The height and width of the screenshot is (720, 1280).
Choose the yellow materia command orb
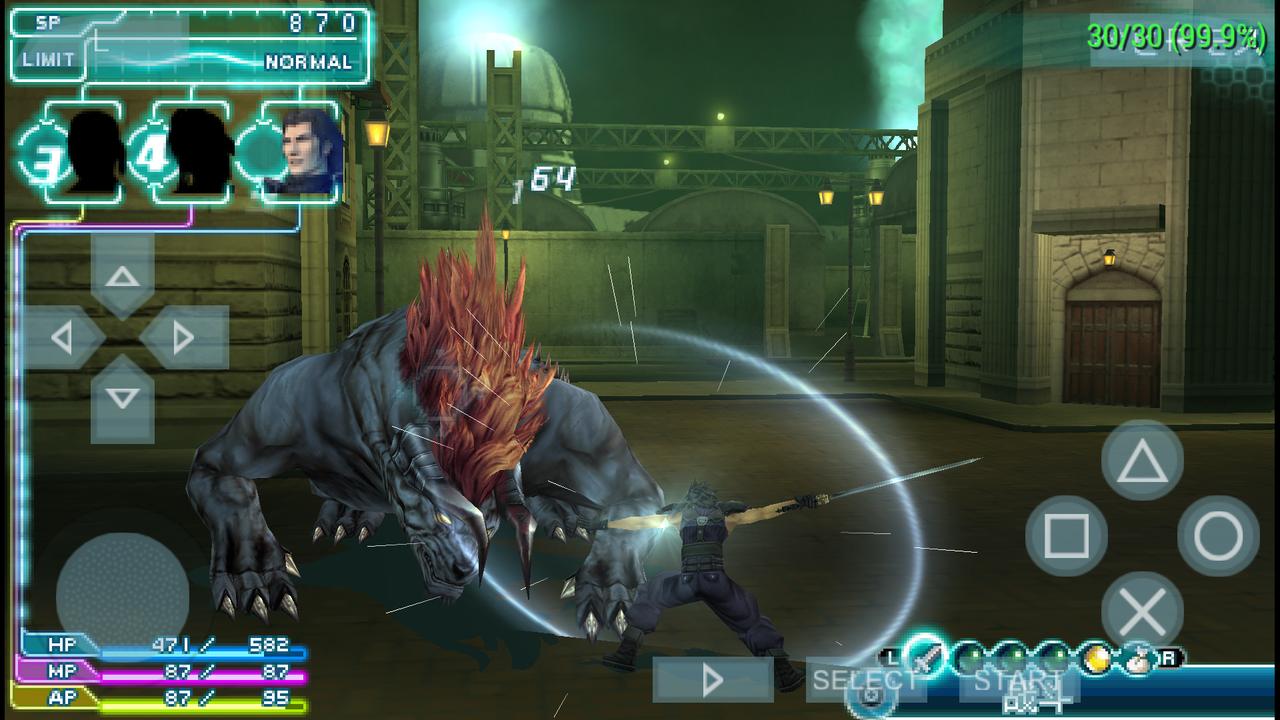tap(1097, 658)
